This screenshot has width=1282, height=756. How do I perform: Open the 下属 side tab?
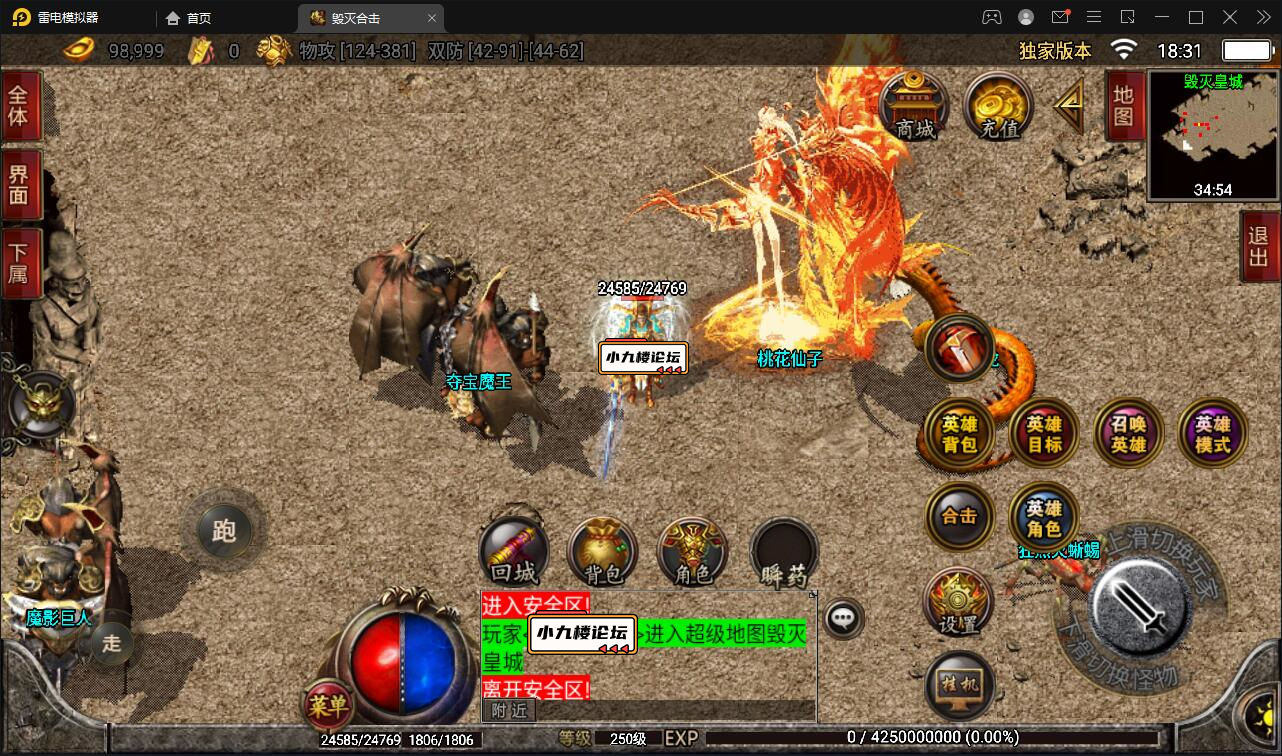19,262
